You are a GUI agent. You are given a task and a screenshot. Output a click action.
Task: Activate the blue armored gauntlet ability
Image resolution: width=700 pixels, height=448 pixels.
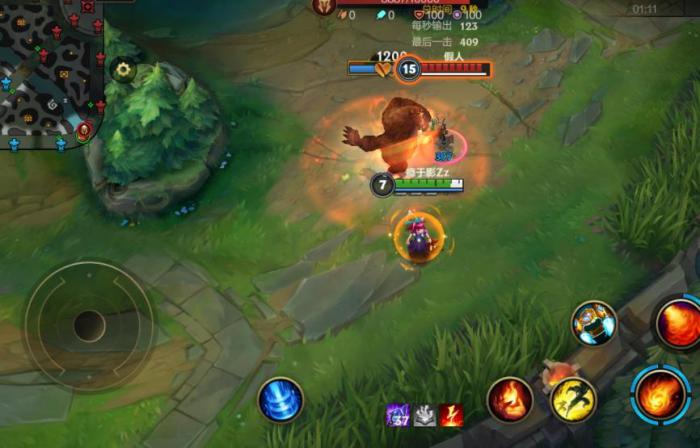coord(594,323)
